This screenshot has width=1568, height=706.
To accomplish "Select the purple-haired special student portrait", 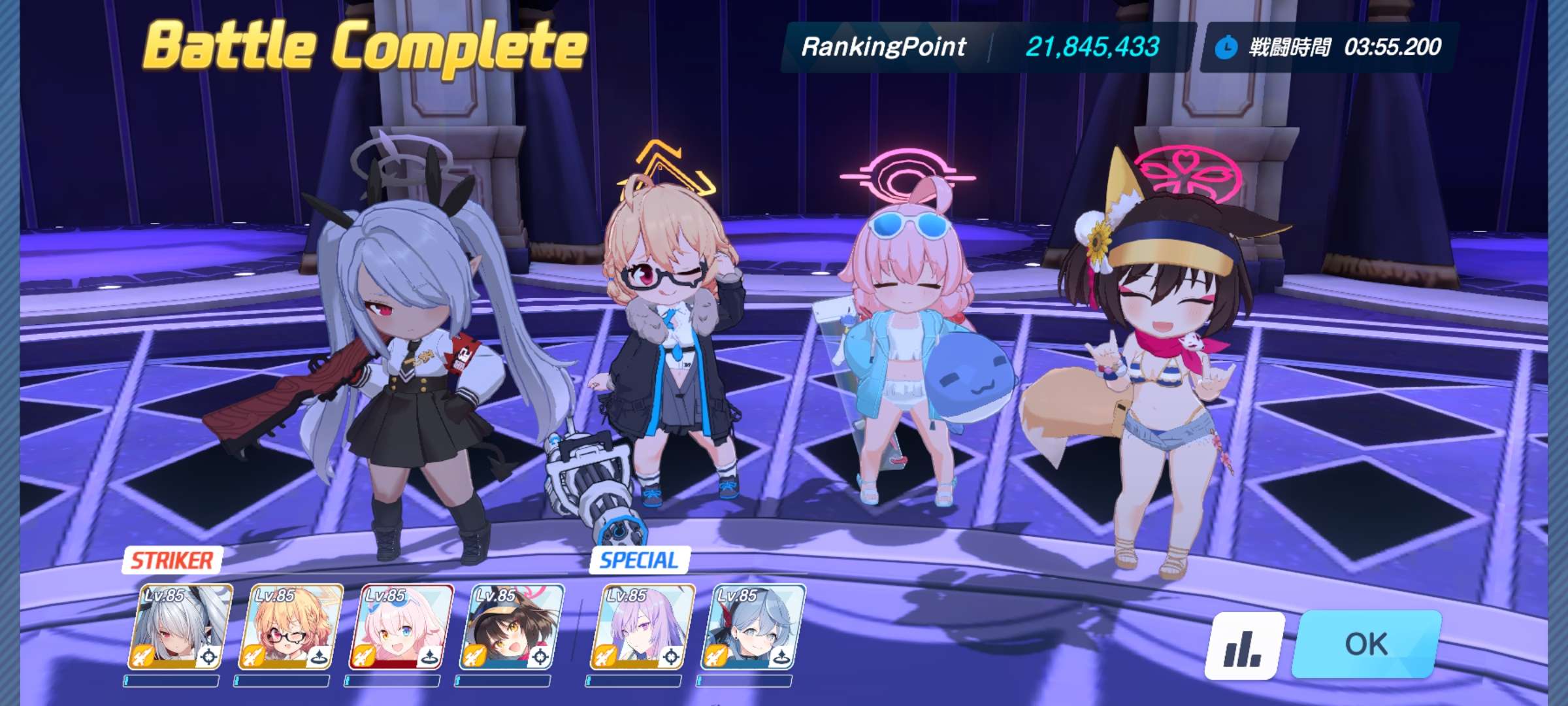I will coord(642,628).
